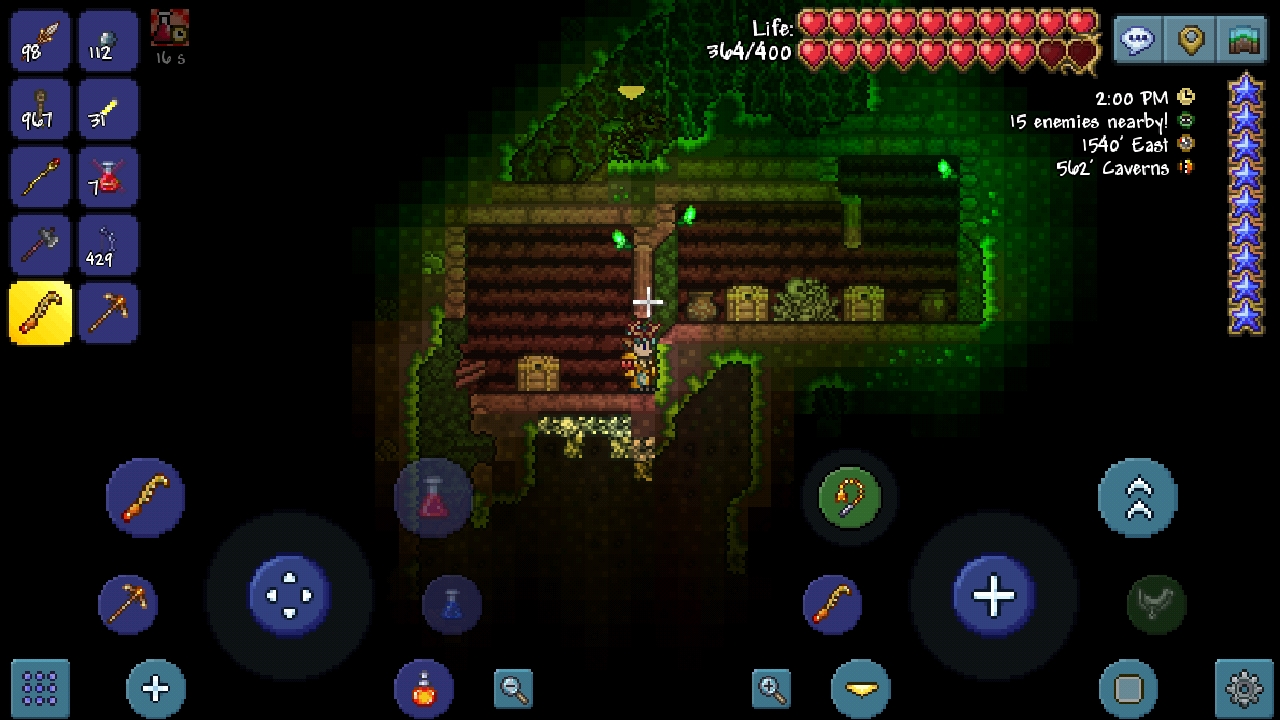
Task: Select the pickaxe hotbar slot
Action: [x=108, y=313]
